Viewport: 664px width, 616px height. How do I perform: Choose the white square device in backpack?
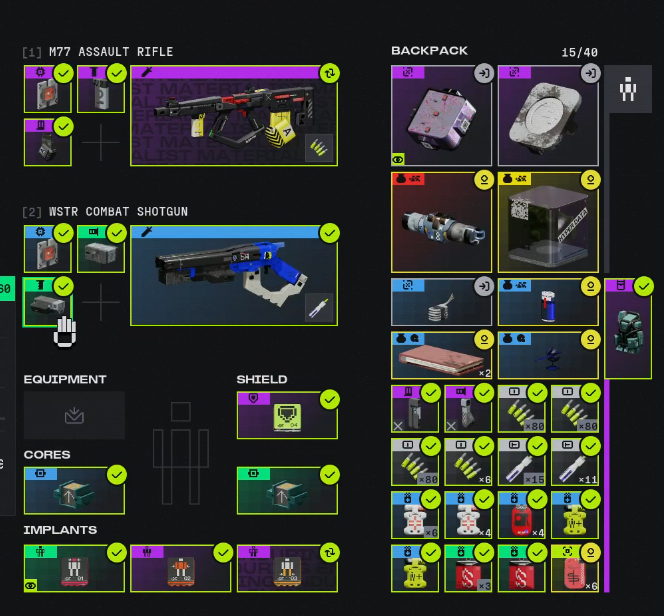(x=548, y=116)
